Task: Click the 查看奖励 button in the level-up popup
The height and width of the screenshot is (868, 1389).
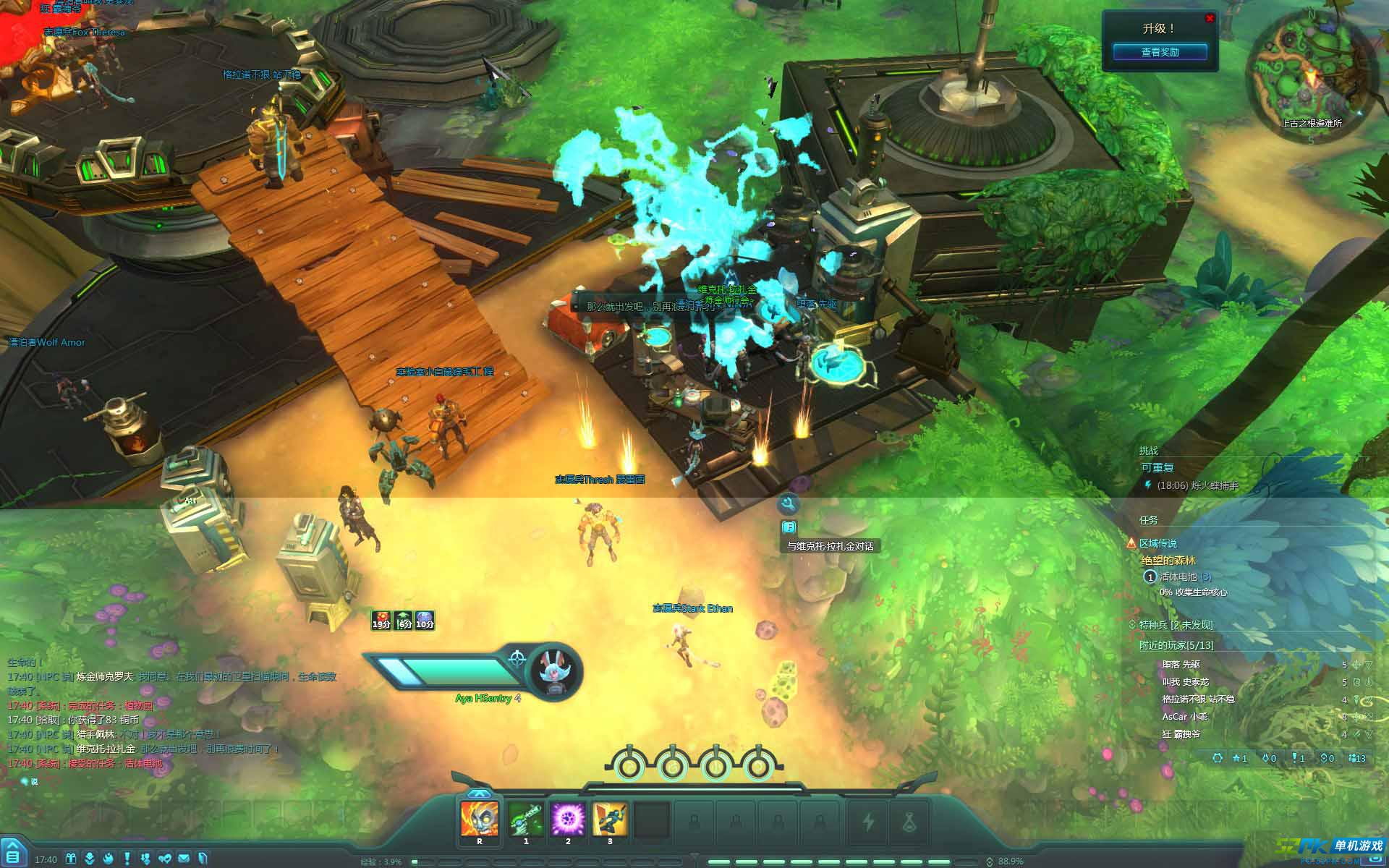Action: tap(1160, 52)
